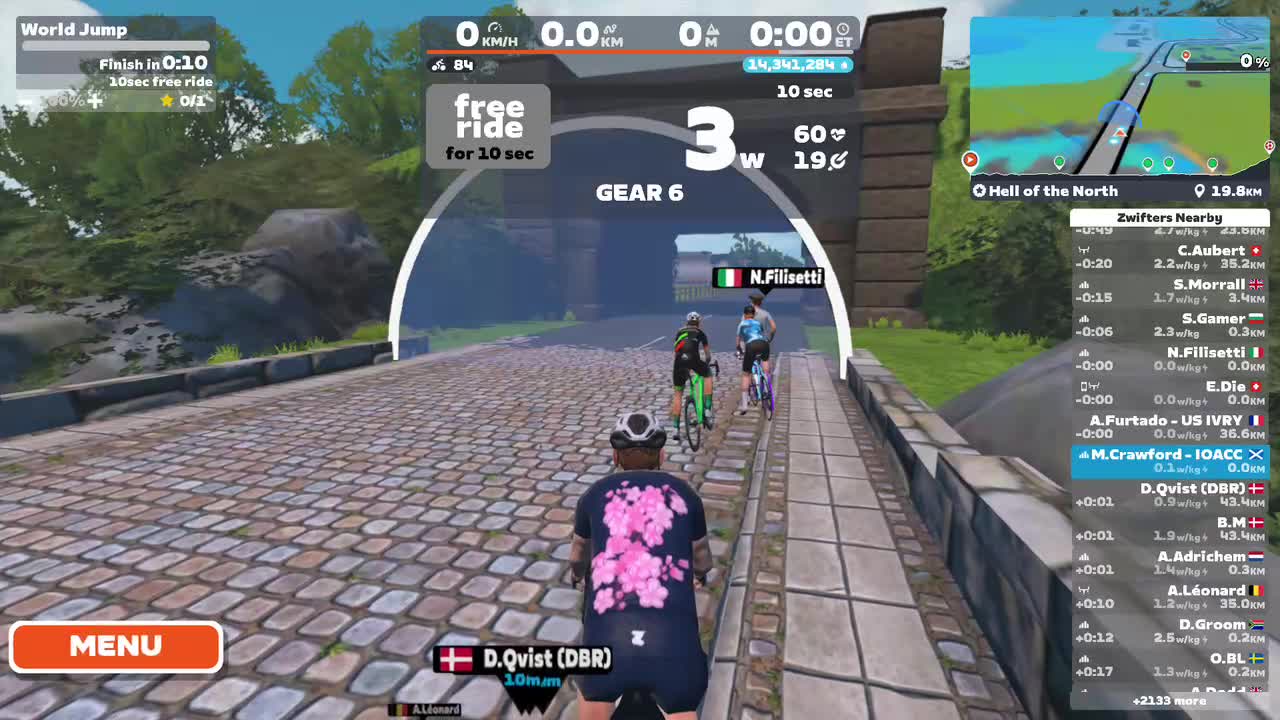
Task: Click the 0% gradient badge on the minimap
Action: tap(1247, 59)
